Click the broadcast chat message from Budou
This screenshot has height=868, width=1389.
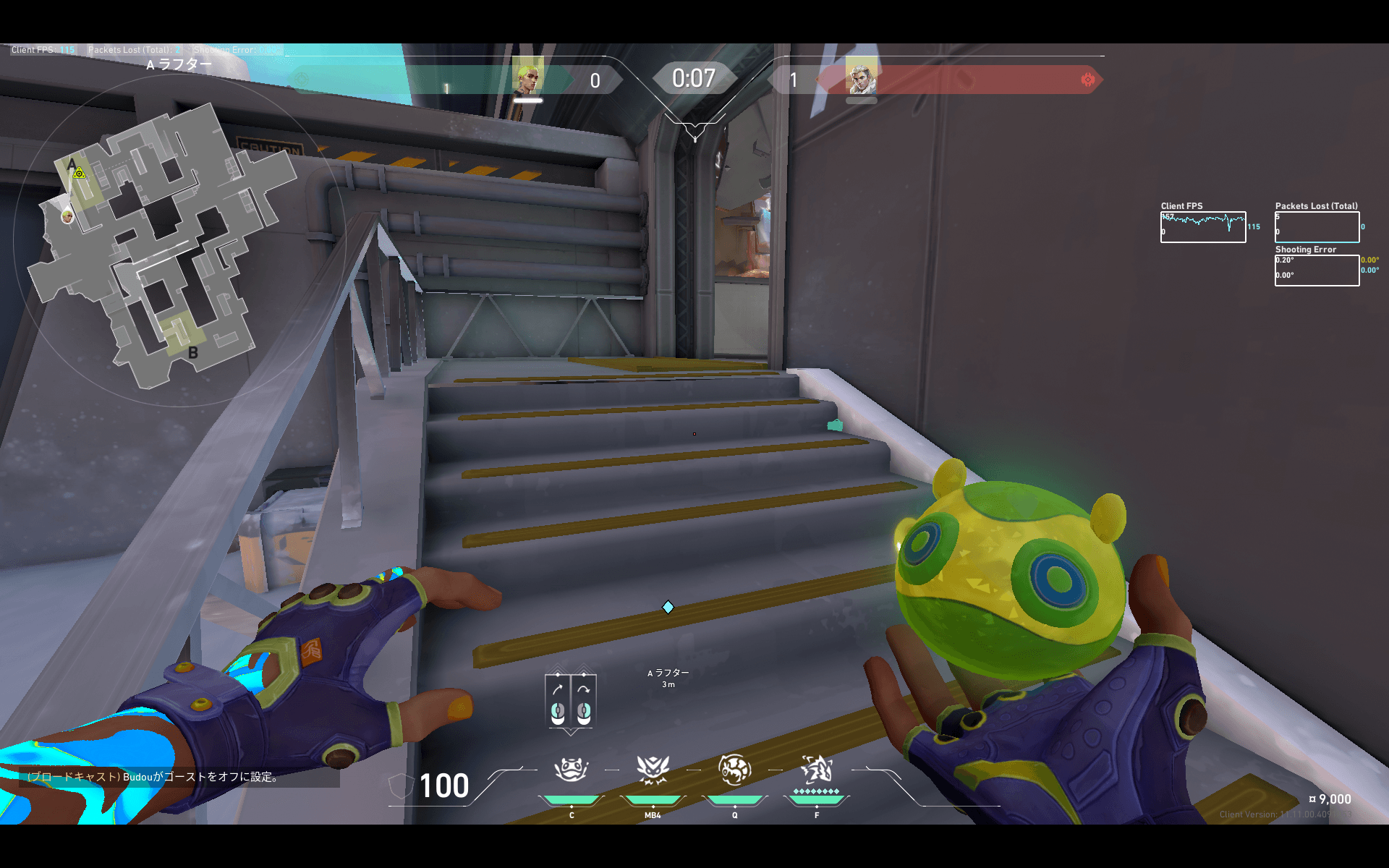pyautogui.click(x=153, y=777)
